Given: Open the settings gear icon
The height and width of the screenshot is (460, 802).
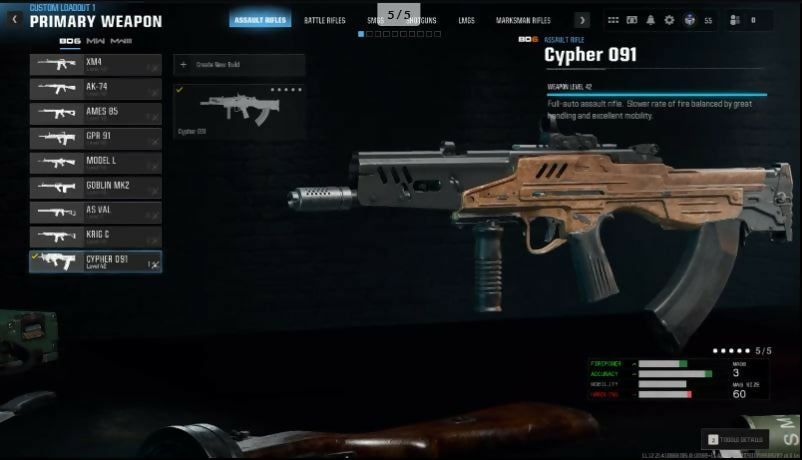Looking at the screenshot, I should coord(669,20).
